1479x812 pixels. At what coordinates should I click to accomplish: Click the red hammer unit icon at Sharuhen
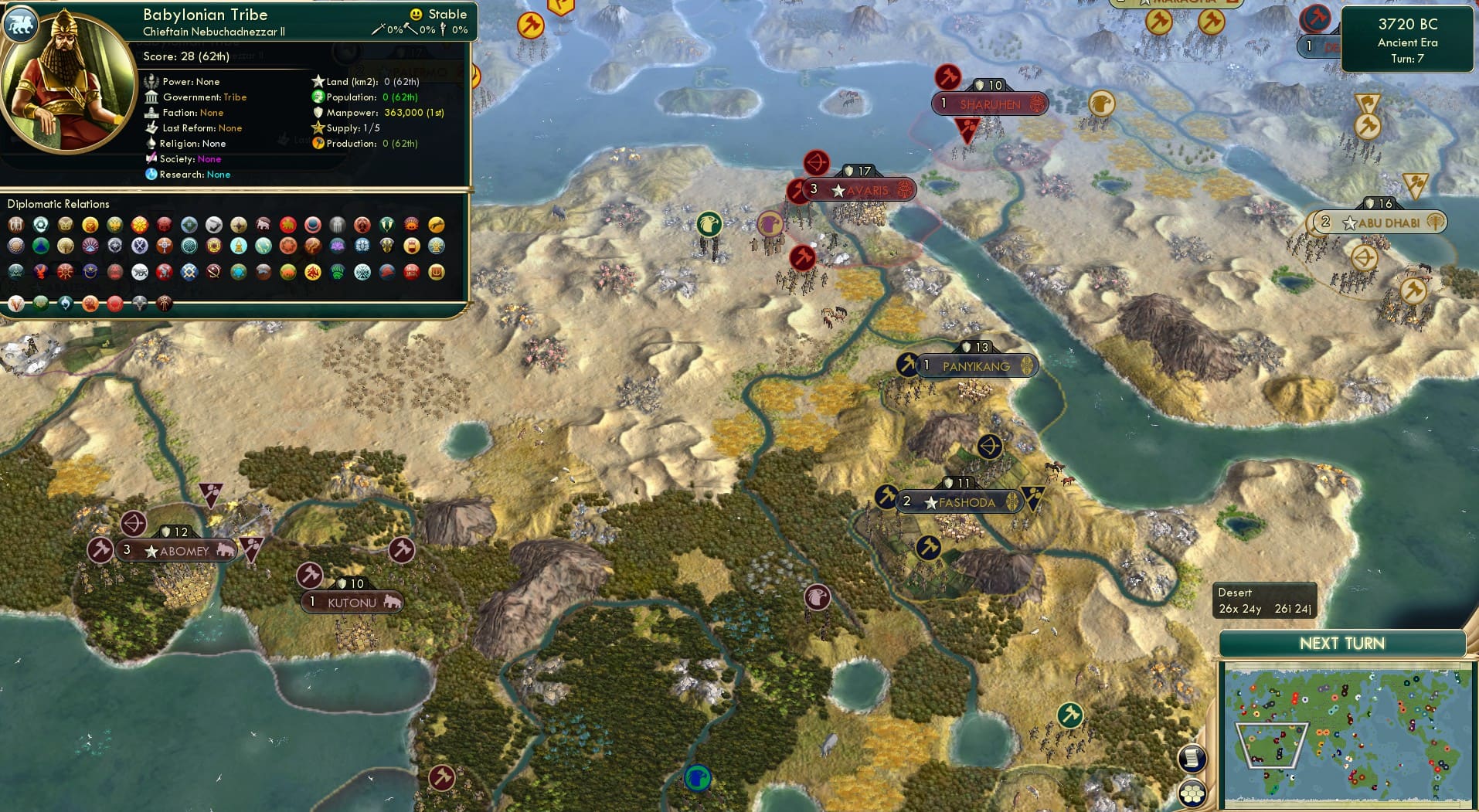coord(948,77)
